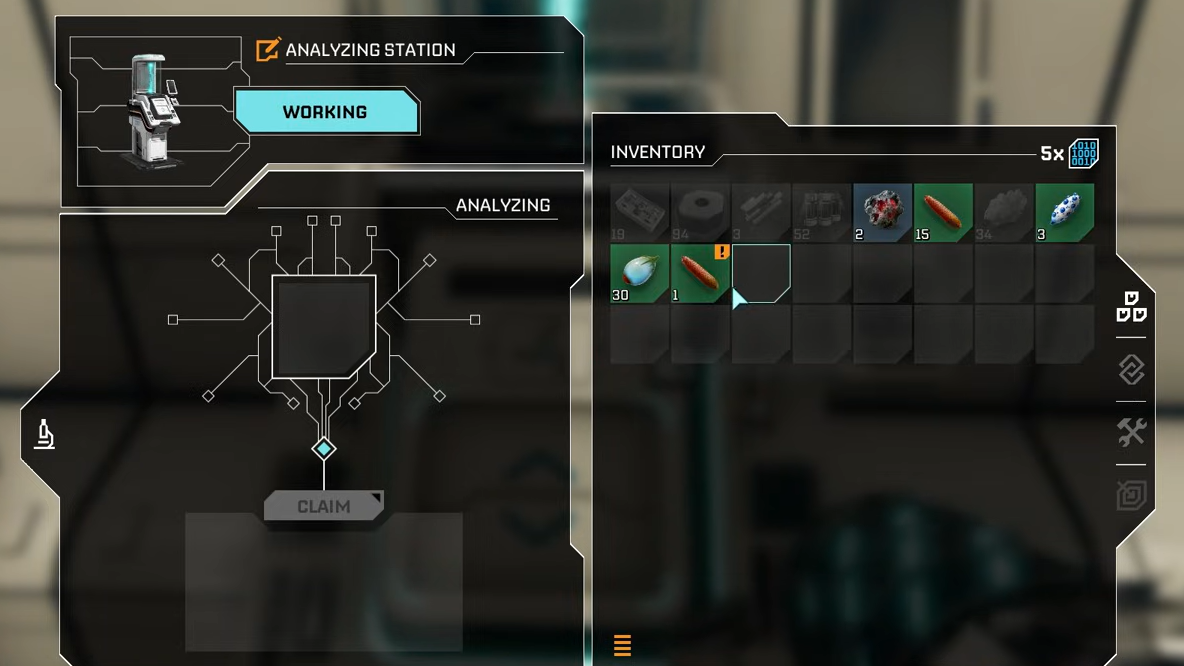Select the microscope analyzing tab

(44, 434)
